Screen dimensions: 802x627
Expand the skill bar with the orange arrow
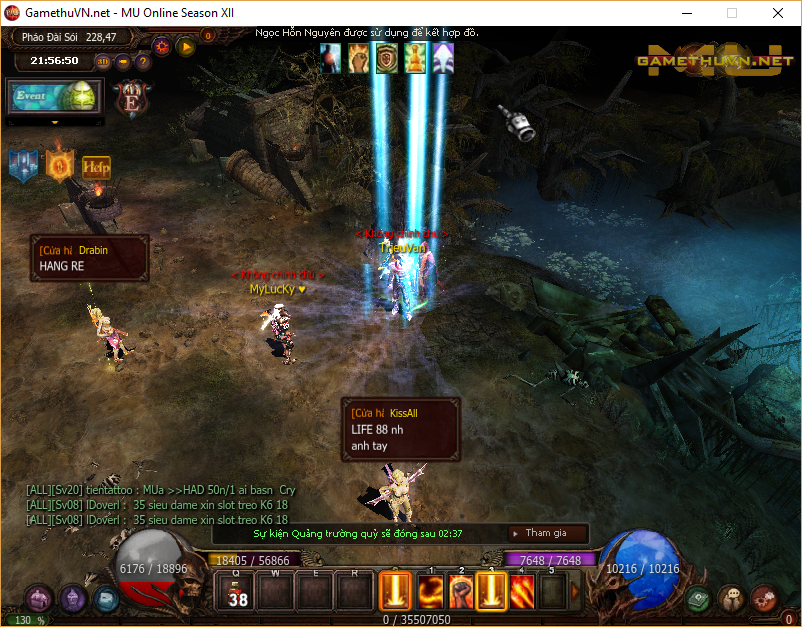coord(575,591)
